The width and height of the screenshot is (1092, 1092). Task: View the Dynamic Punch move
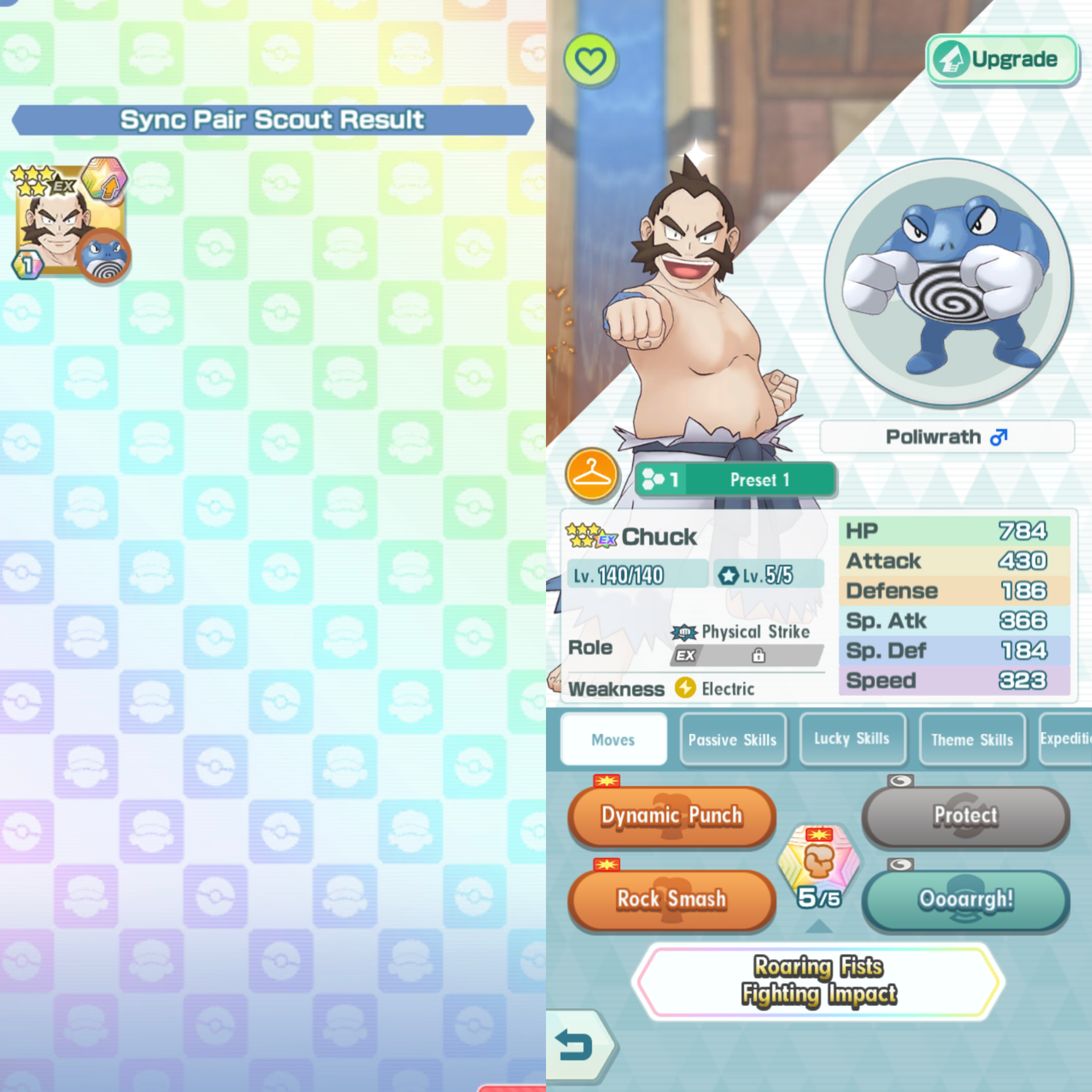pyautogui.click(x=672, y=816)
